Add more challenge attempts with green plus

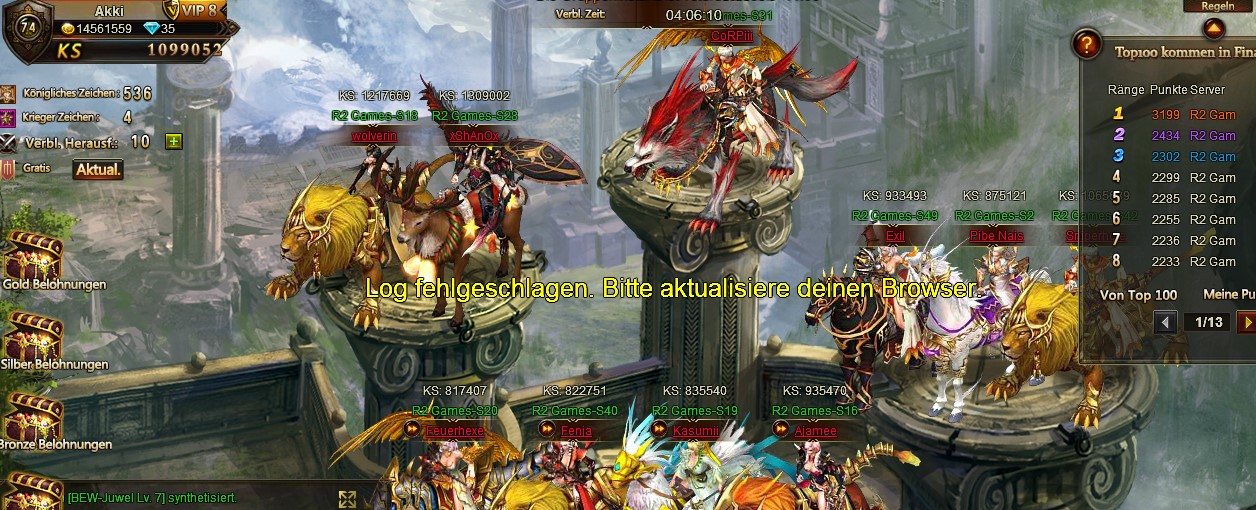tap(174, 142)
